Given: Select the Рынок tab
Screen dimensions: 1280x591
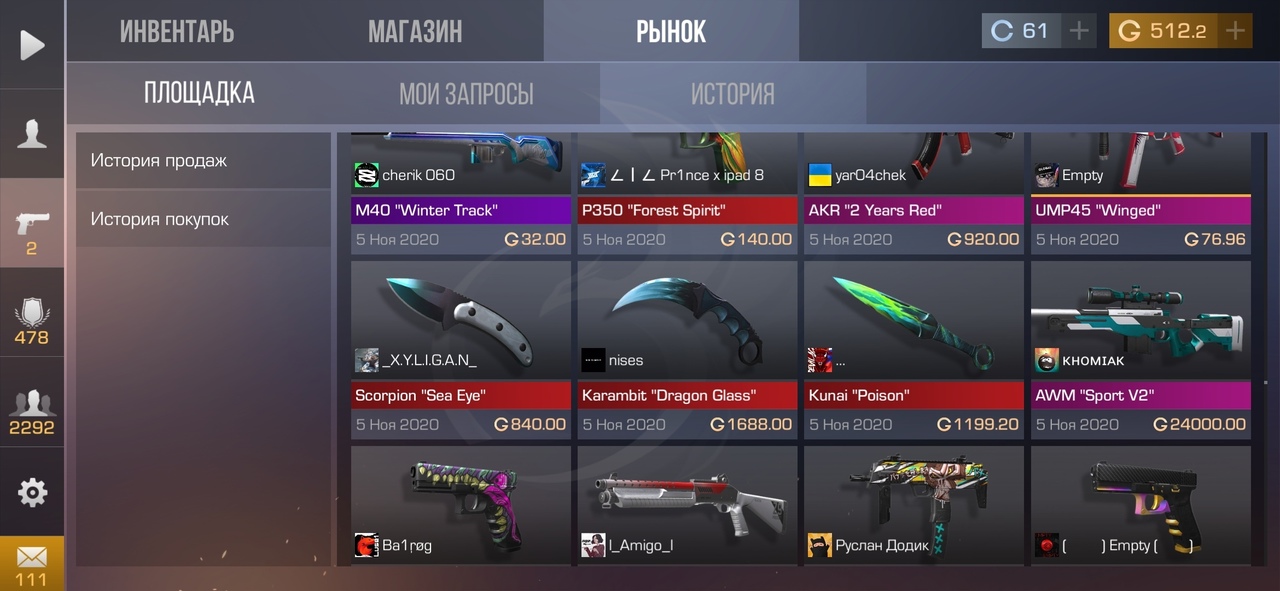Looking at the screenshot, I should click(671, 31).
